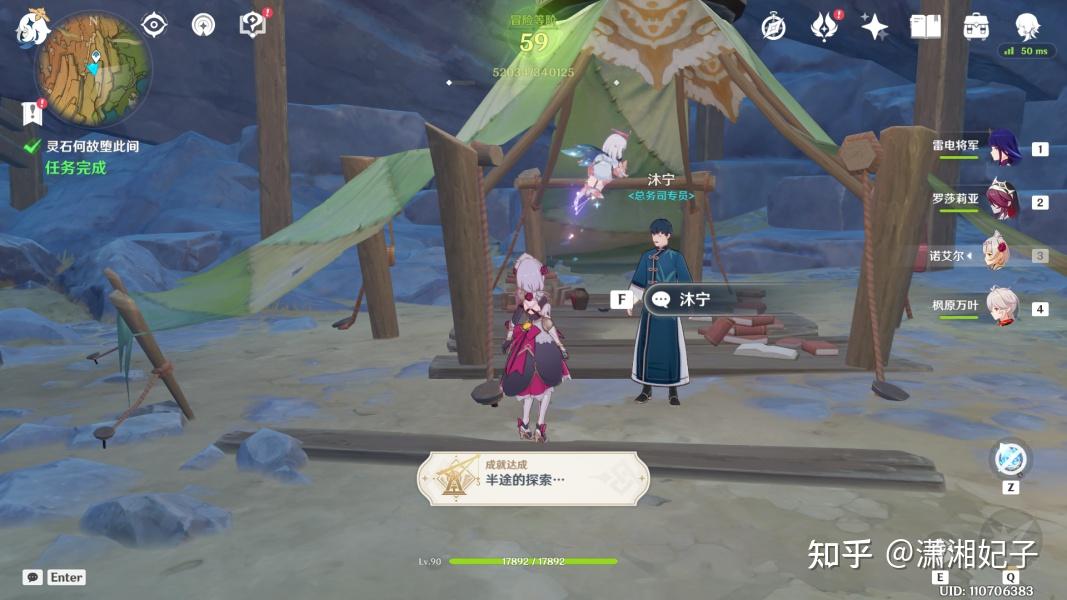This screenshot has width=1067, height=600.
Task: Open the chat speech bubble icon
Action: pos(33,577)
